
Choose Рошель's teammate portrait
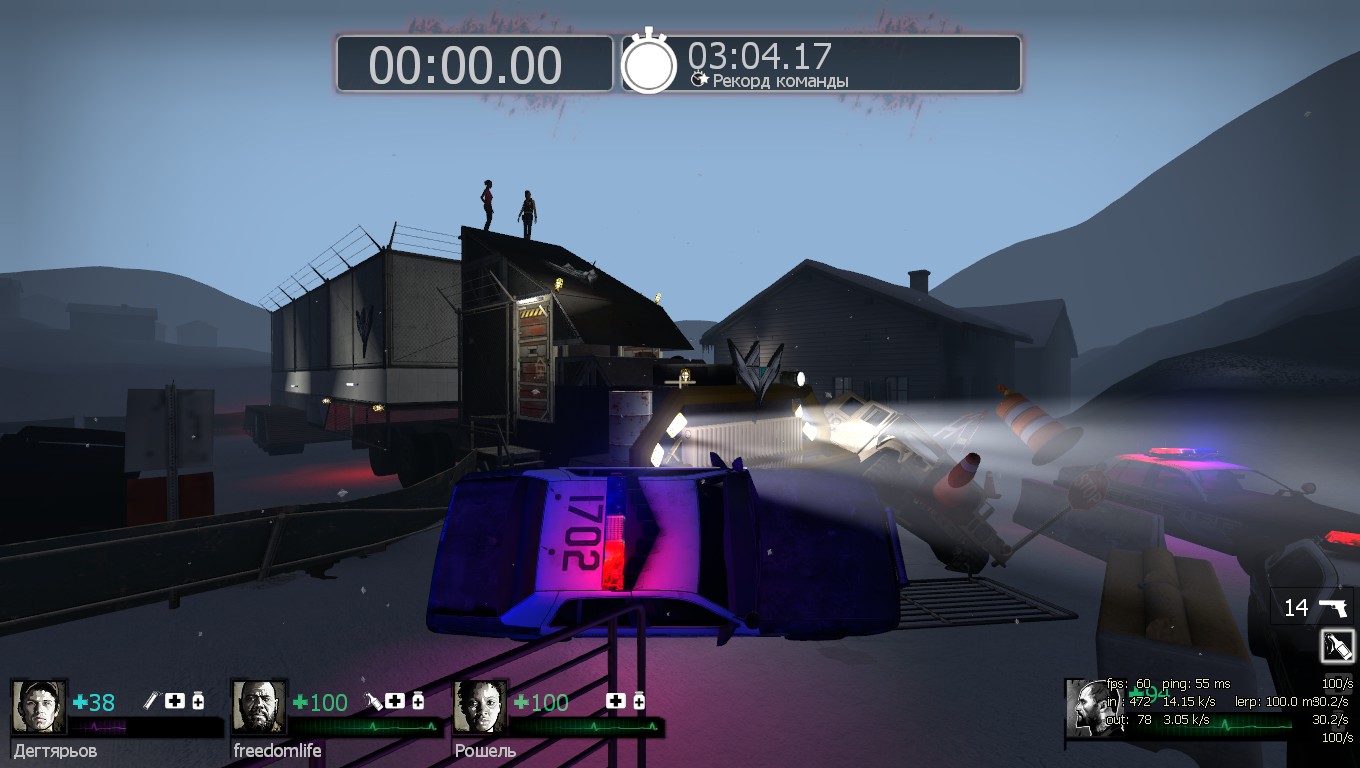point(480,707)
